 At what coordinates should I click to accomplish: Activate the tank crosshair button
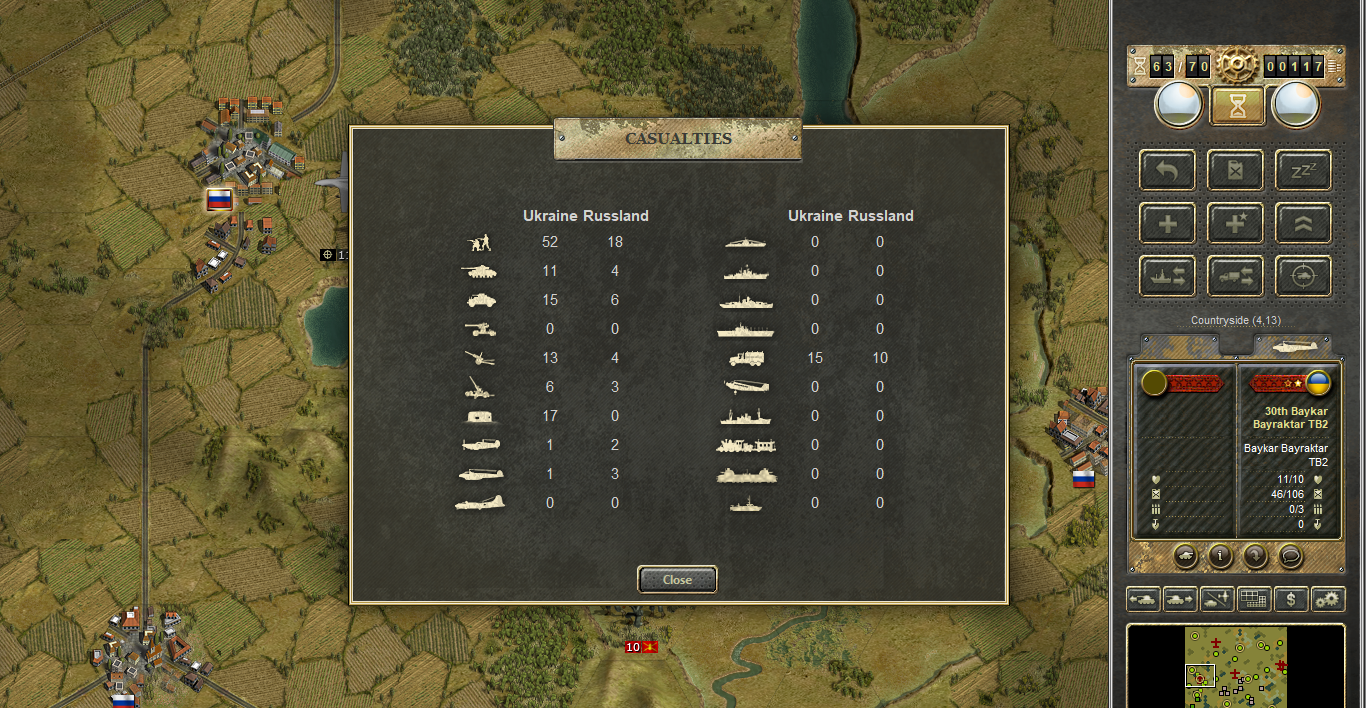(1302, 276)
